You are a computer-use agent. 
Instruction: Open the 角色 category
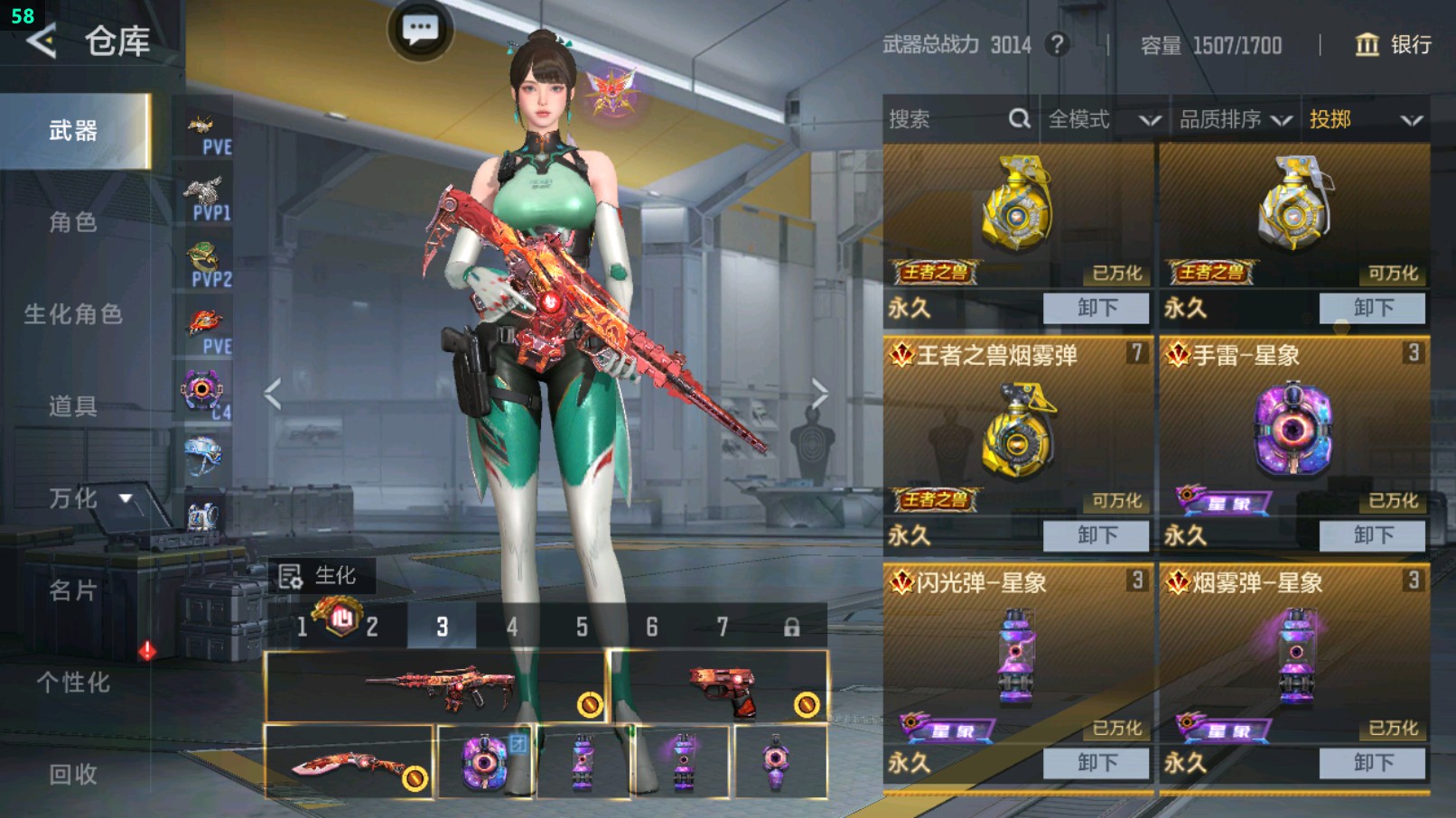tap(73, 222)
